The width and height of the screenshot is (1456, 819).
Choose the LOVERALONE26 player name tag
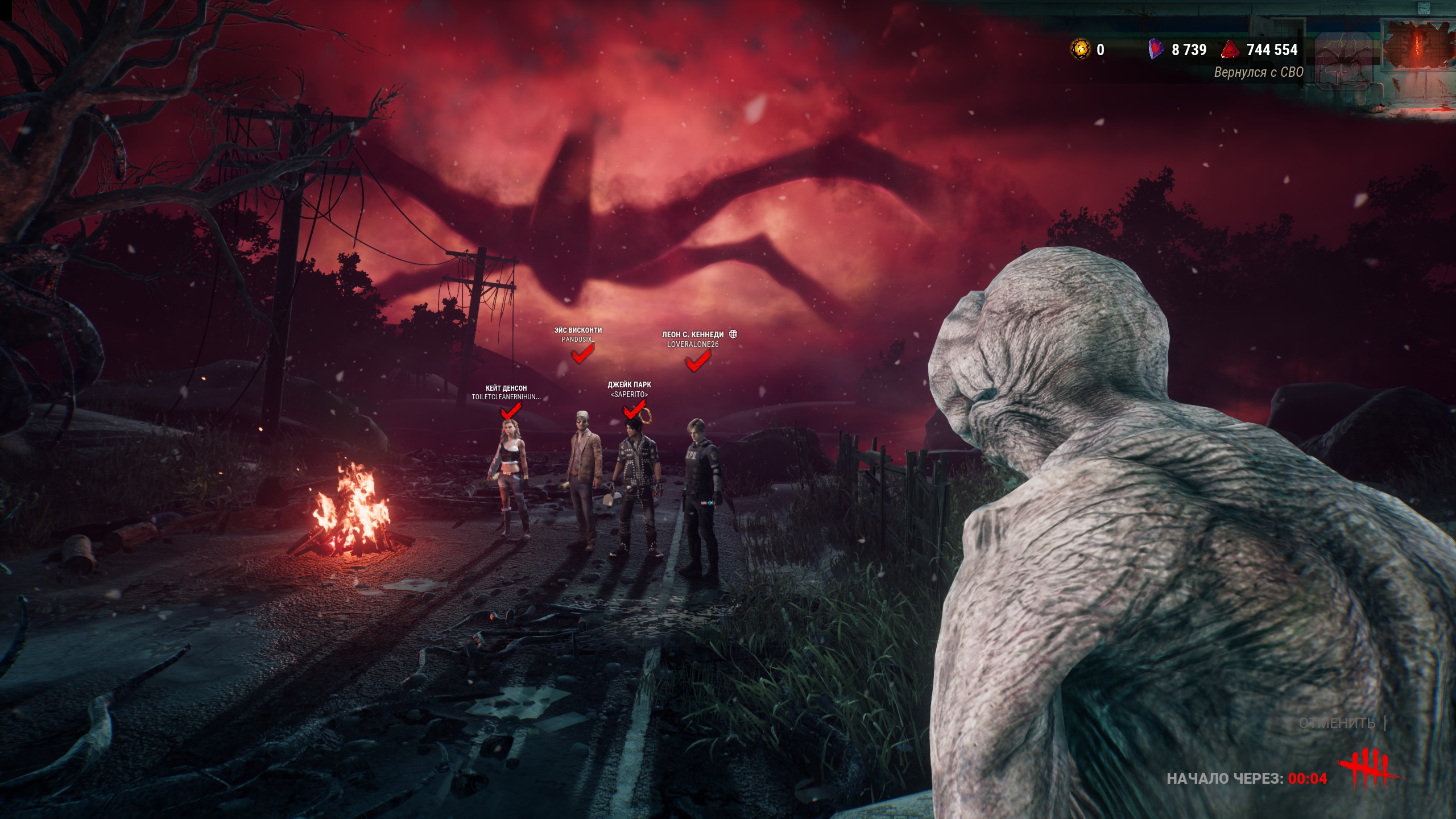click(x=693, y=345)
